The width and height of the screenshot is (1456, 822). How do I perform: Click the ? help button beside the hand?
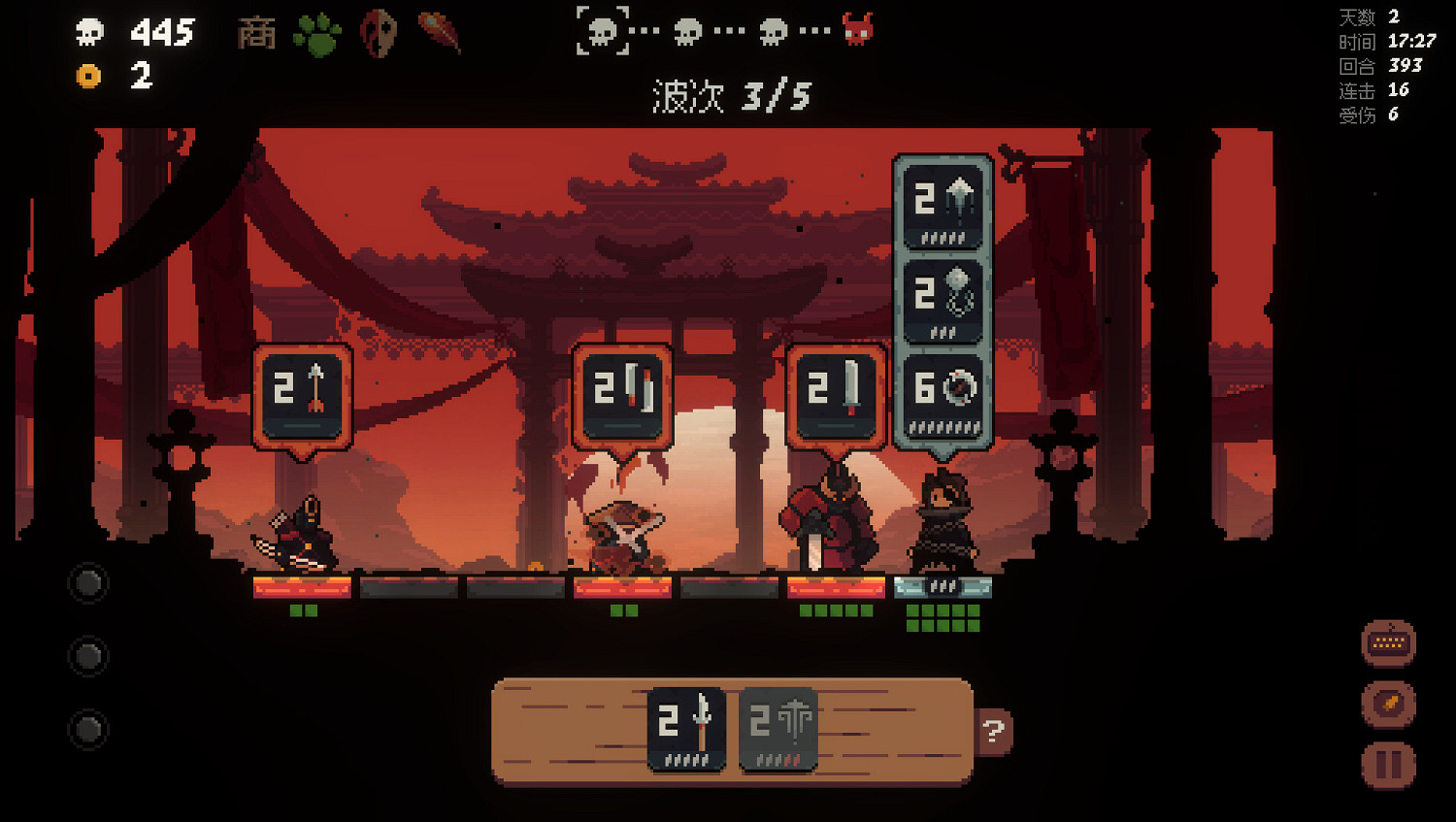[x=991, y=732]
